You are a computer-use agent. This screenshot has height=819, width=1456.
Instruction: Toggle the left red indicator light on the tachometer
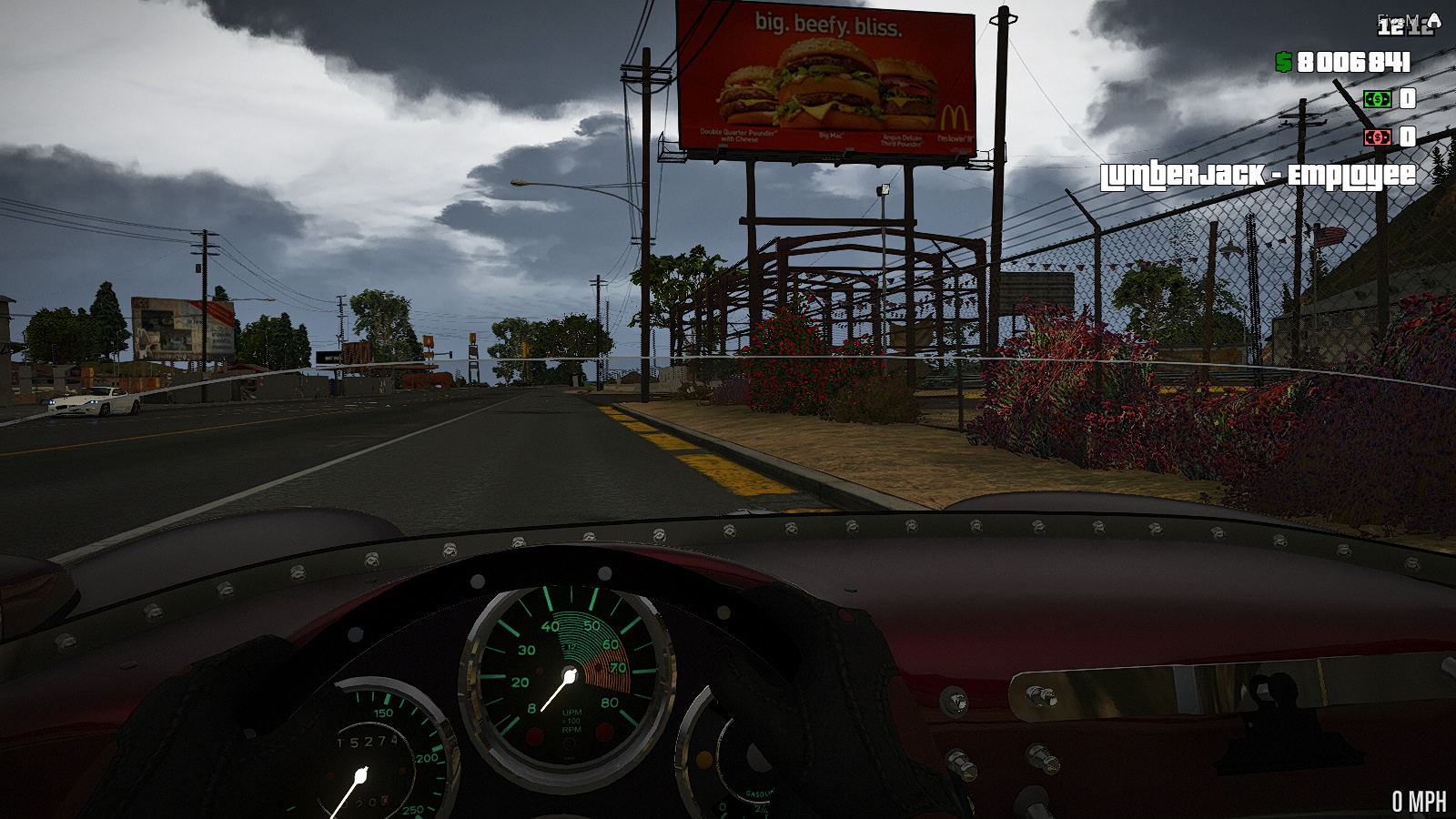pyautogui.click(x=534, y=735)
